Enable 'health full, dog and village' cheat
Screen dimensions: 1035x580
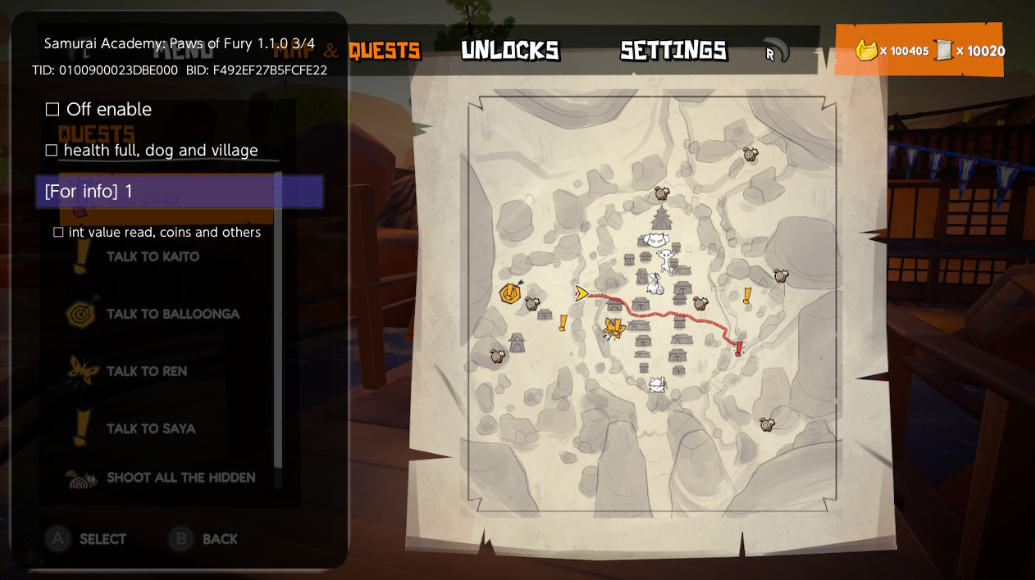pyautogui.click(x=52, y=150)
